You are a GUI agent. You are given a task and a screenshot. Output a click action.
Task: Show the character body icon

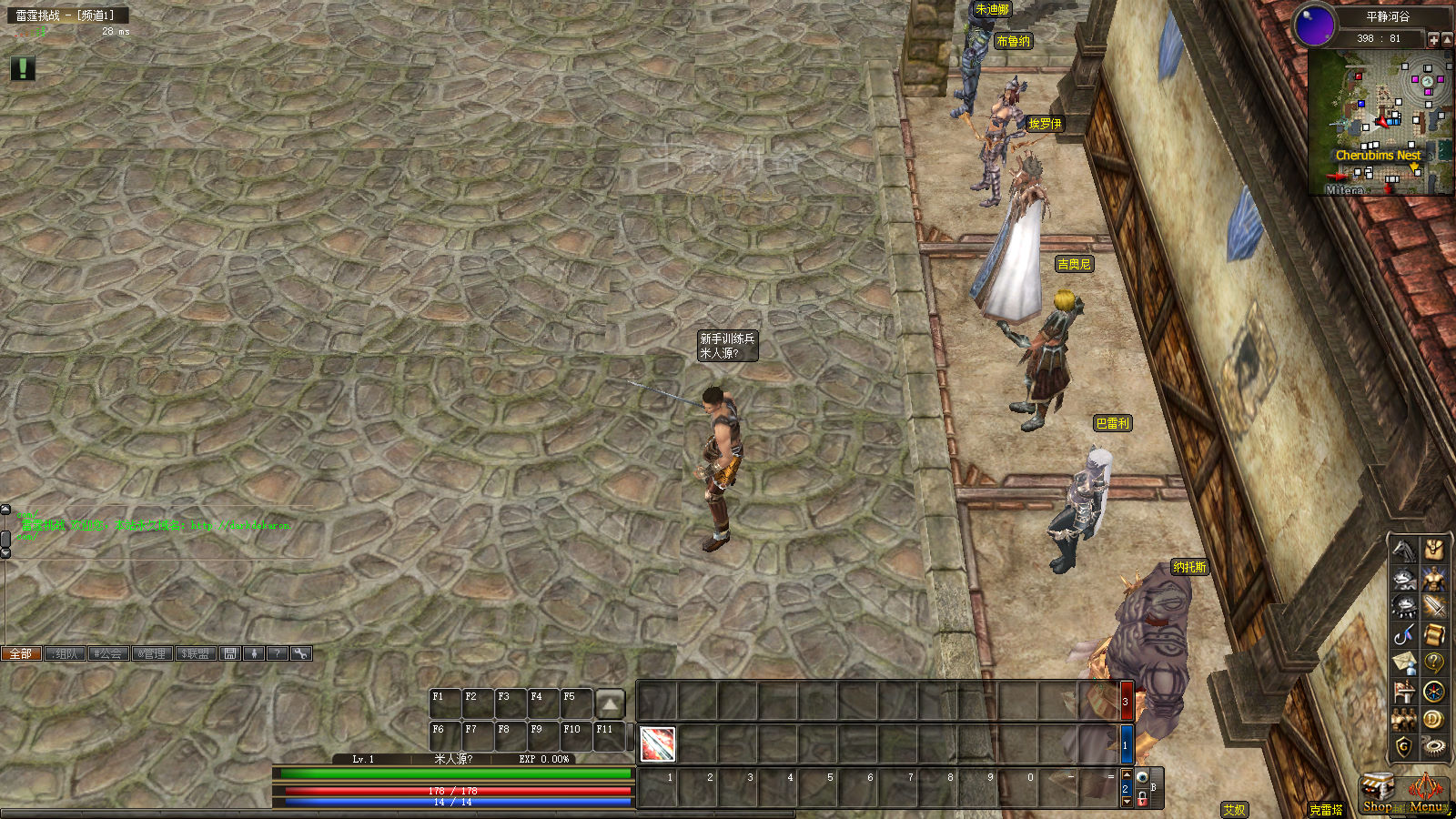pos(1434,579)
